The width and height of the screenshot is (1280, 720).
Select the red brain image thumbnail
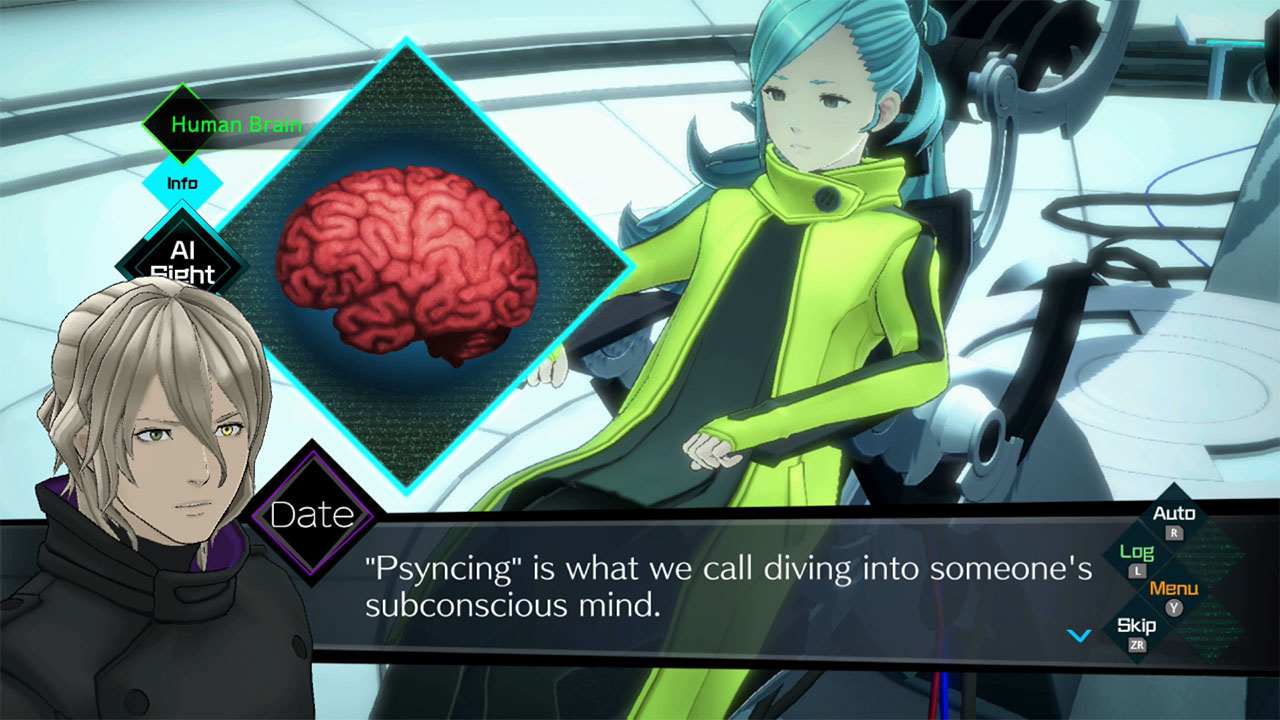click(406, 266)
